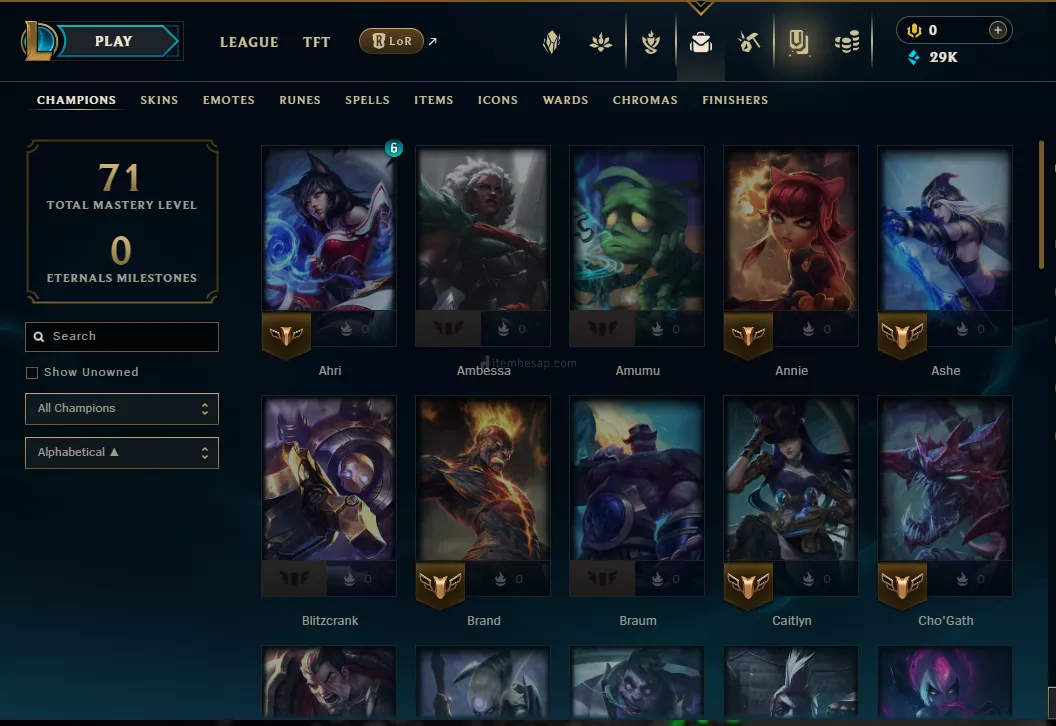Open the TFT game mode
The width and height of the screenshot is (1056, 726).
(x=317, y=42)
